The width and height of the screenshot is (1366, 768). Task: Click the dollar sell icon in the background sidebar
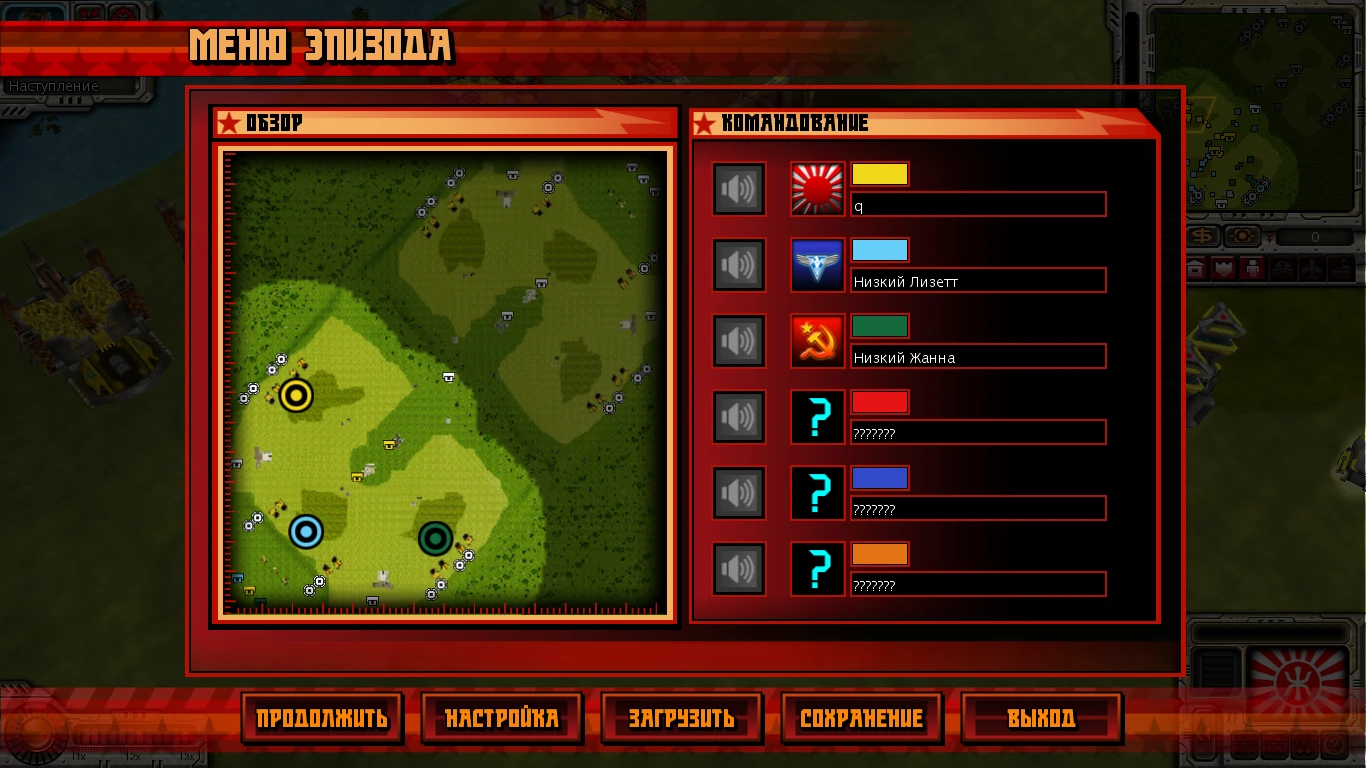click(1201, 235)
